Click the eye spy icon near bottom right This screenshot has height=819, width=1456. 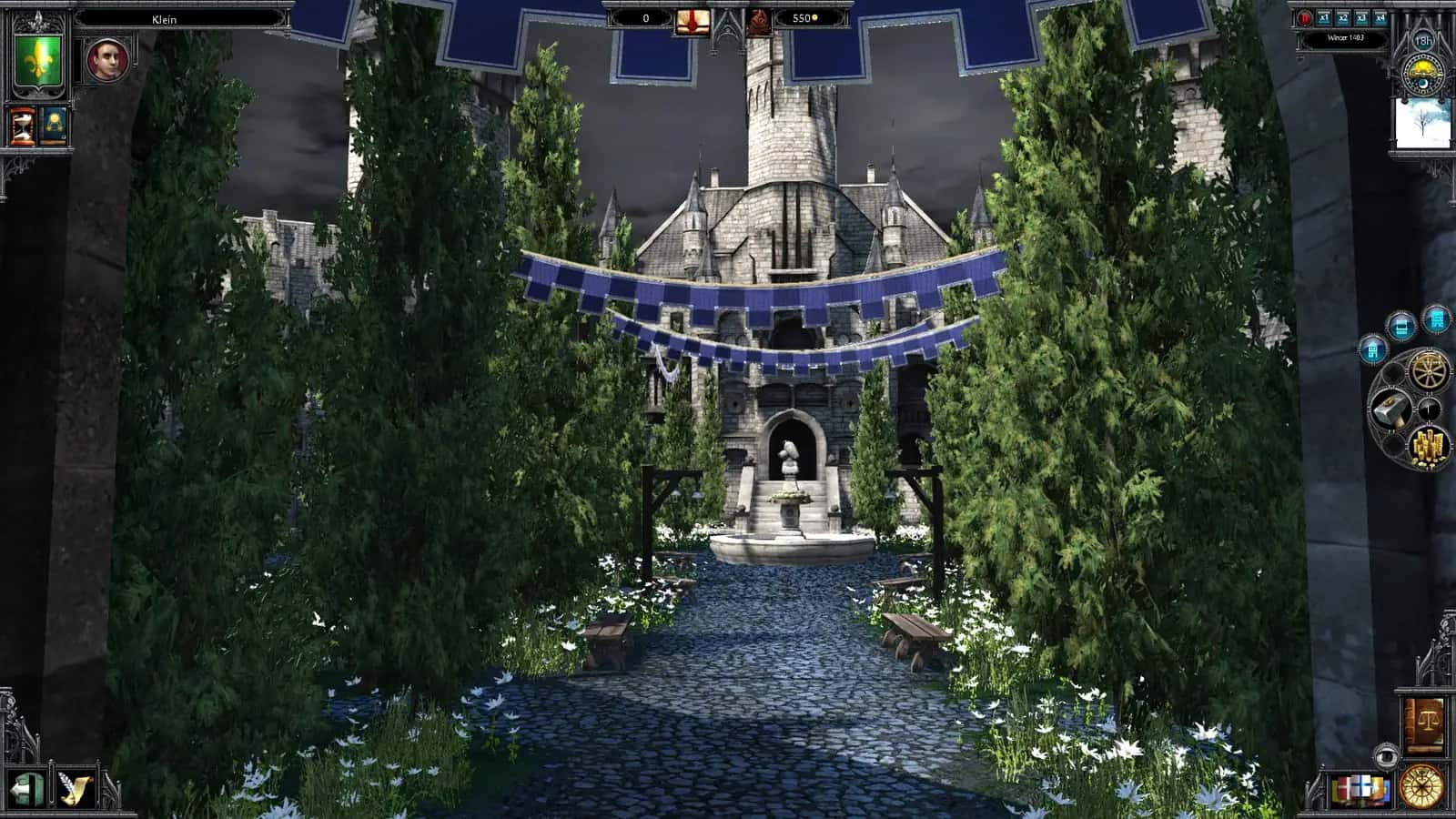click(x=1386, y=755)
